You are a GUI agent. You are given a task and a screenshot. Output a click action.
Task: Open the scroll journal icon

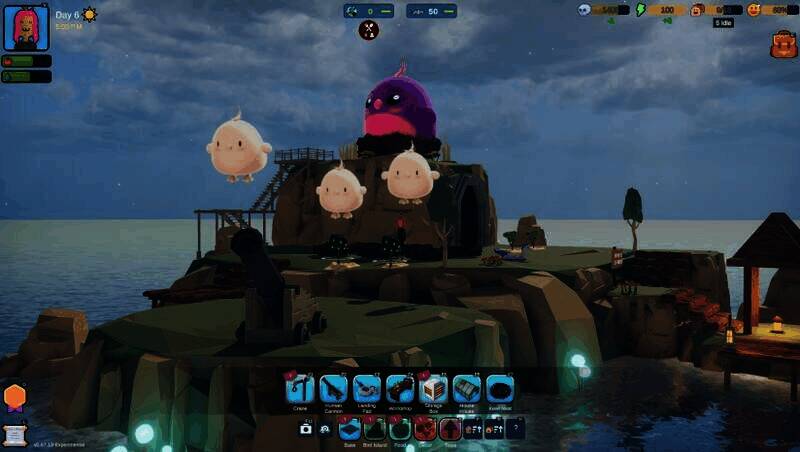click(15, 434)
